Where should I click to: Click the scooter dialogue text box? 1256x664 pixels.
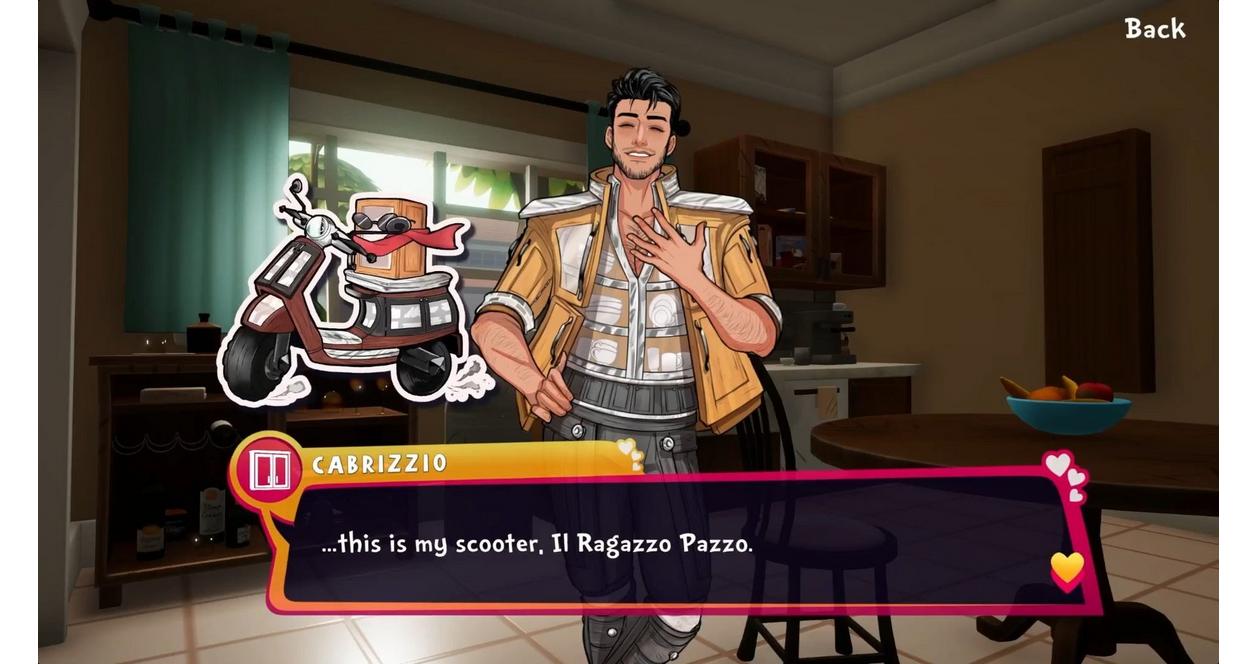pyautogui.click(x=680, y=545)
